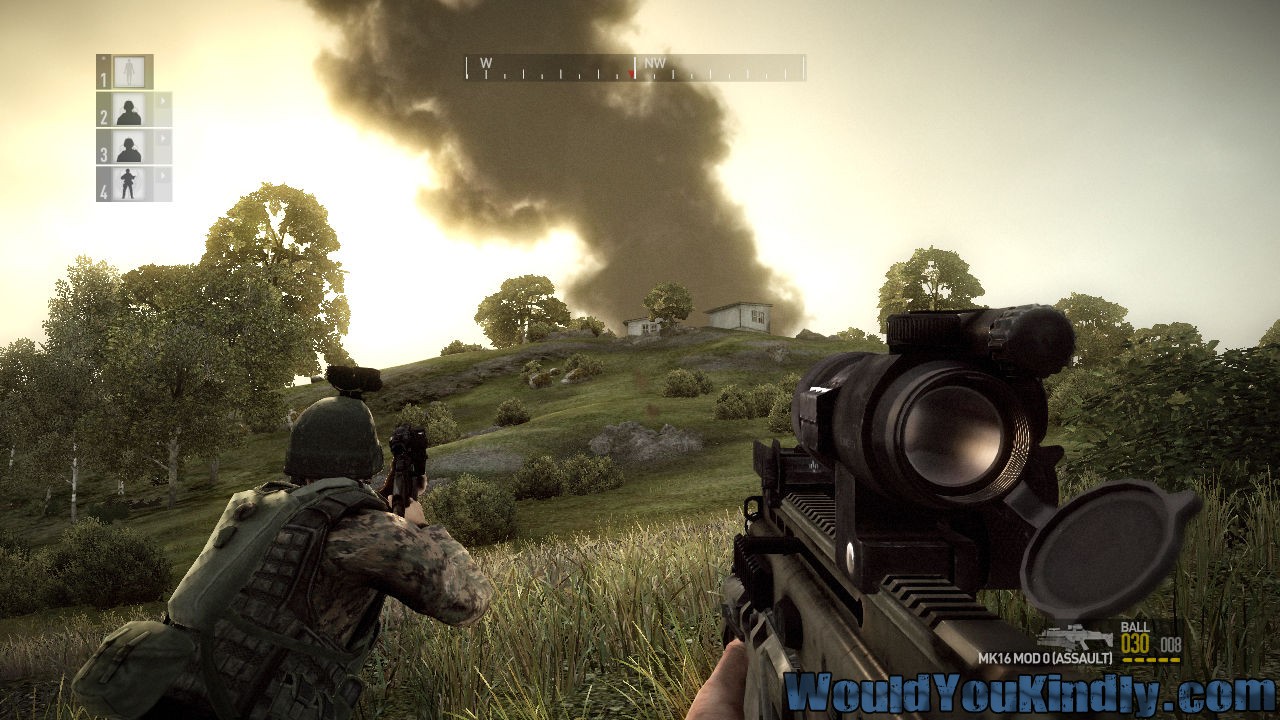Click the reserve ammo count 008
The width and height of the screenshot is (1280, 720).
(1171, 644)
